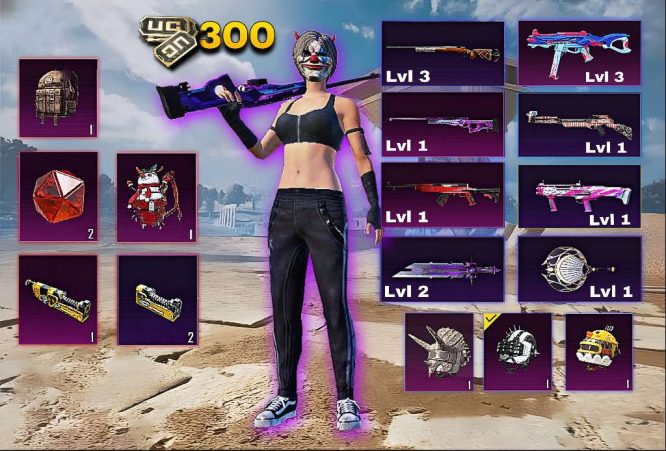Choose the yellow bus helmet tile

tap(598, 351)
